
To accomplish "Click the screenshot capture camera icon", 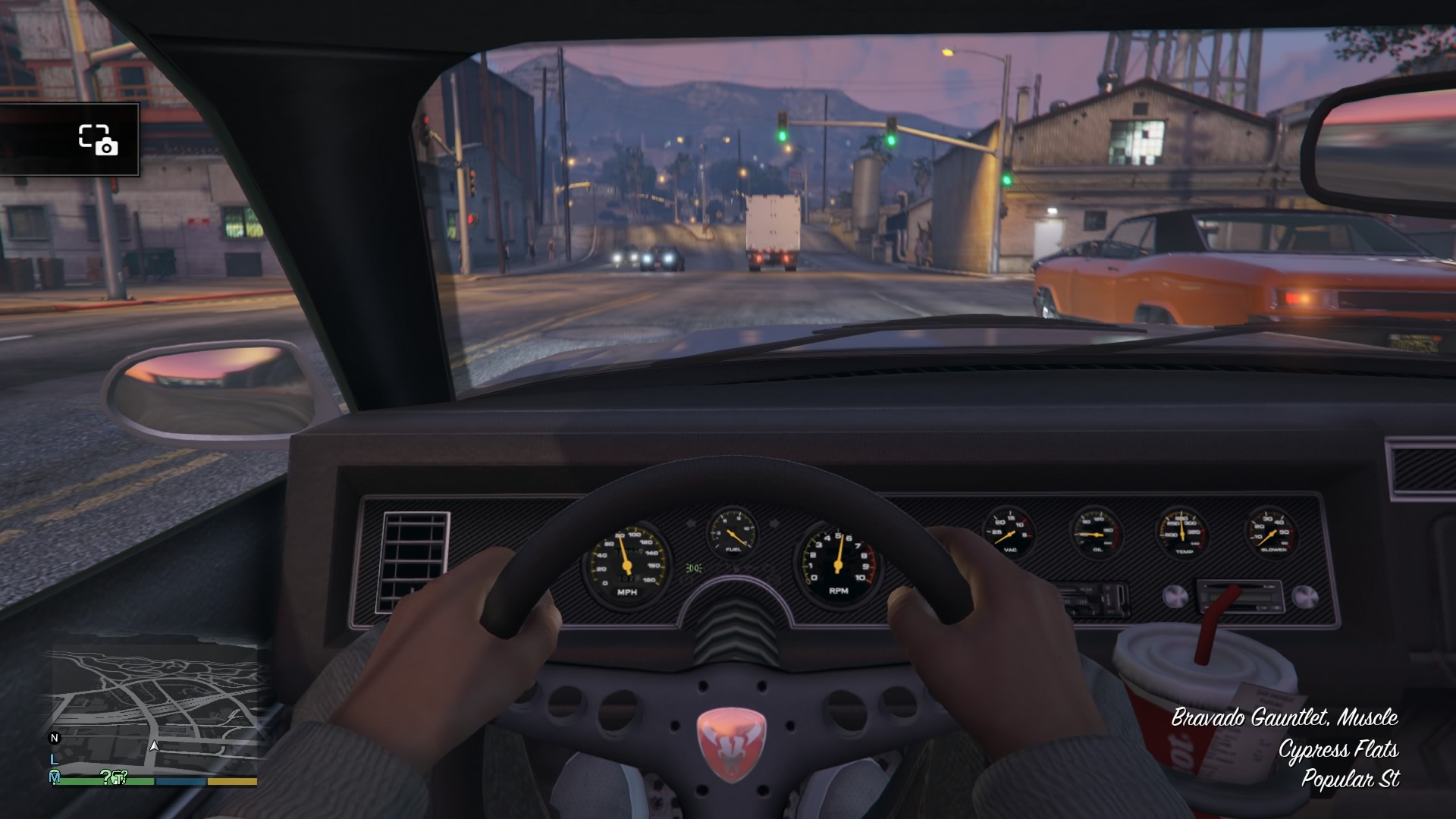I will 98,140.
